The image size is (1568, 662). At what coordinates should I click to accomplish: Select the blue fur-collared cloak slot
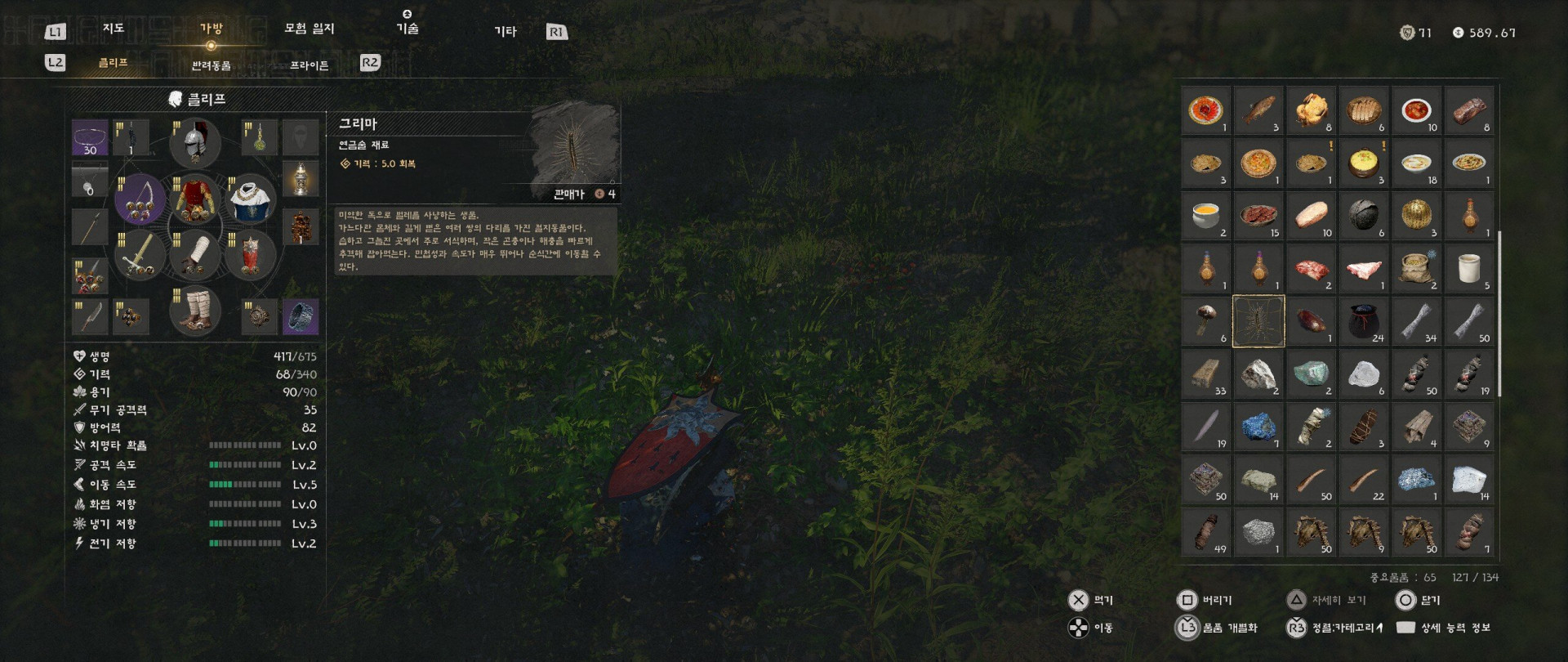250,199
